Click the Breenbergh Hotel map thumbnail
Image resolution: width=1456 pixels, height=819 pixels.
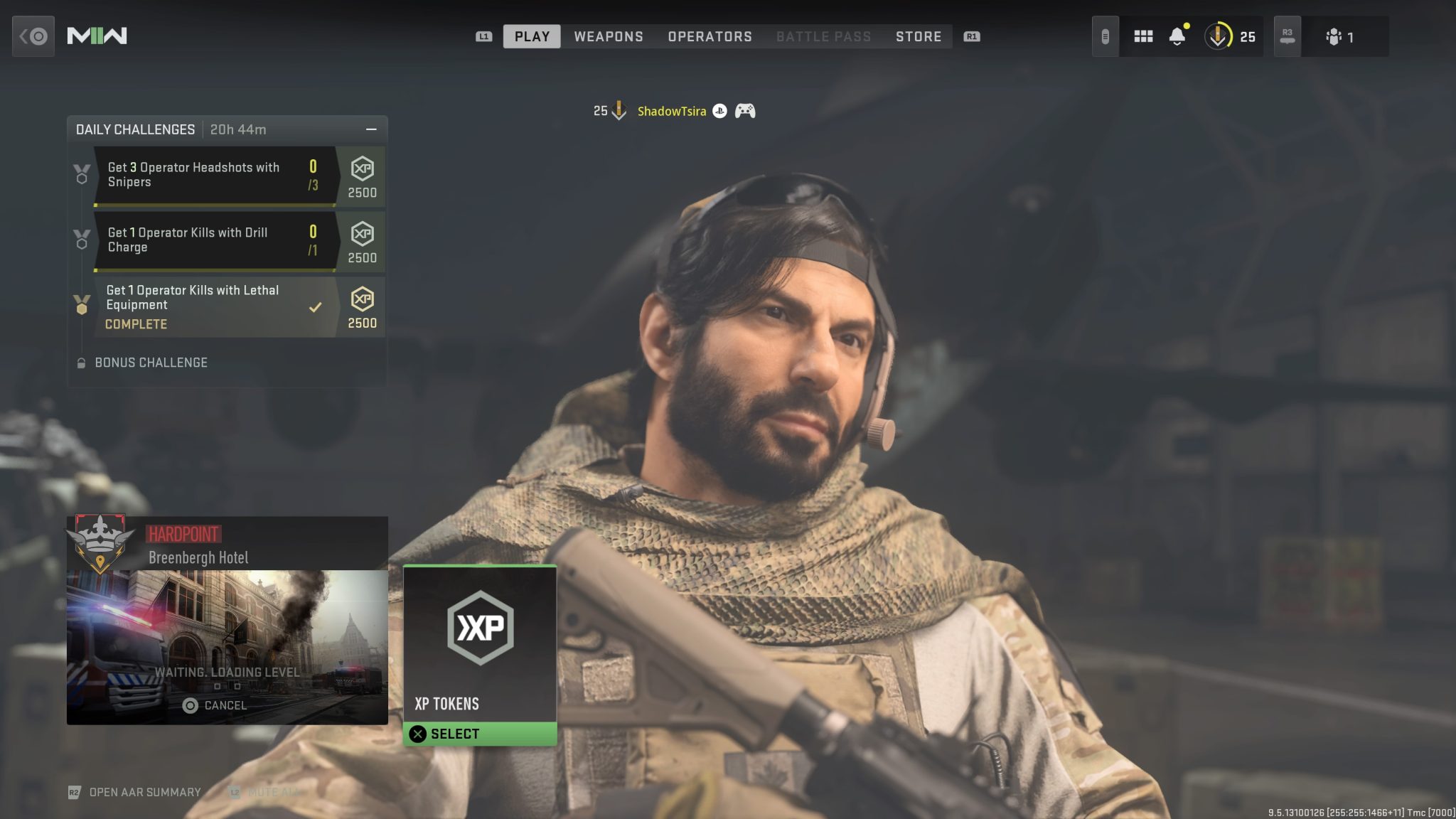click(x=226, y=626)
